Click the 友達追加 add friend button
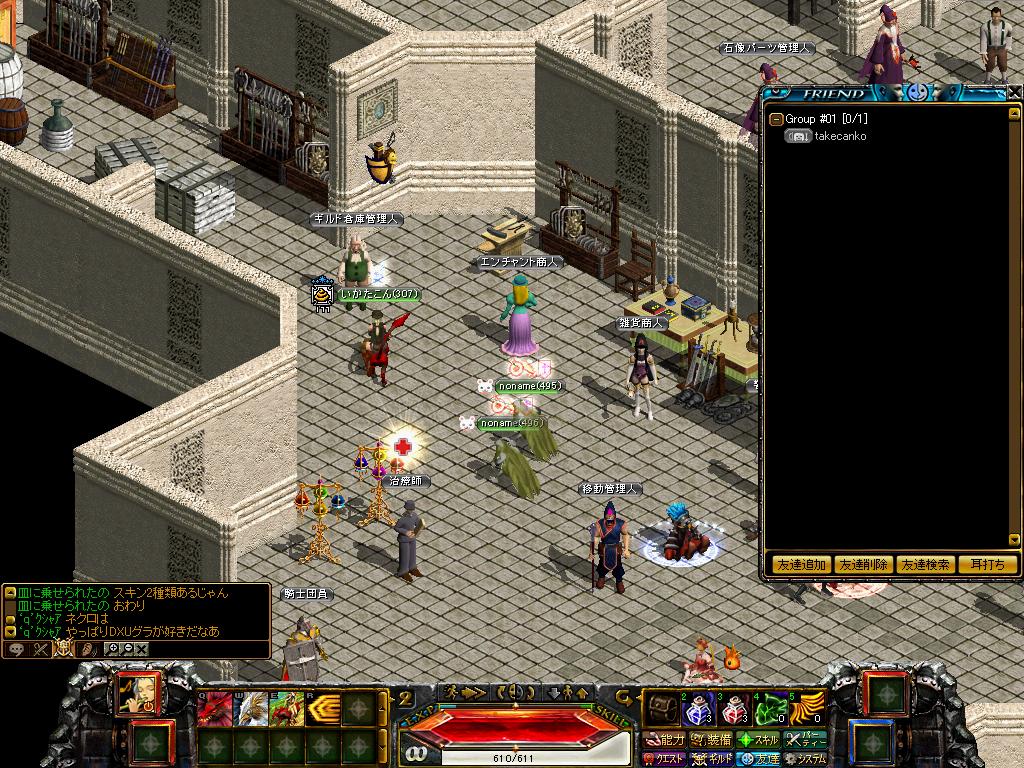 pyautogui.click(x=801, y=565)
